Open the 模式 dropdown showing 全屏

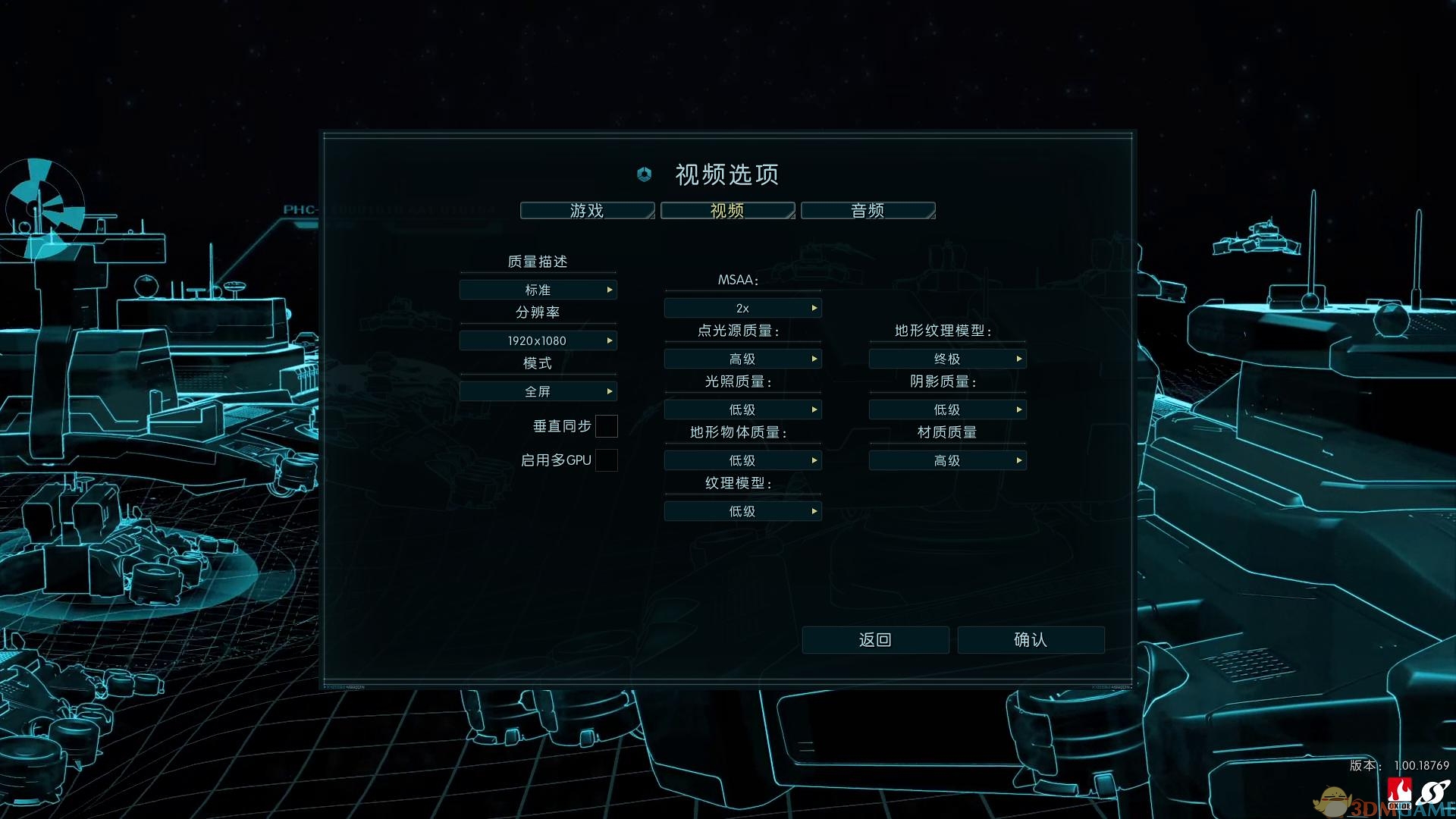point(538,391)
